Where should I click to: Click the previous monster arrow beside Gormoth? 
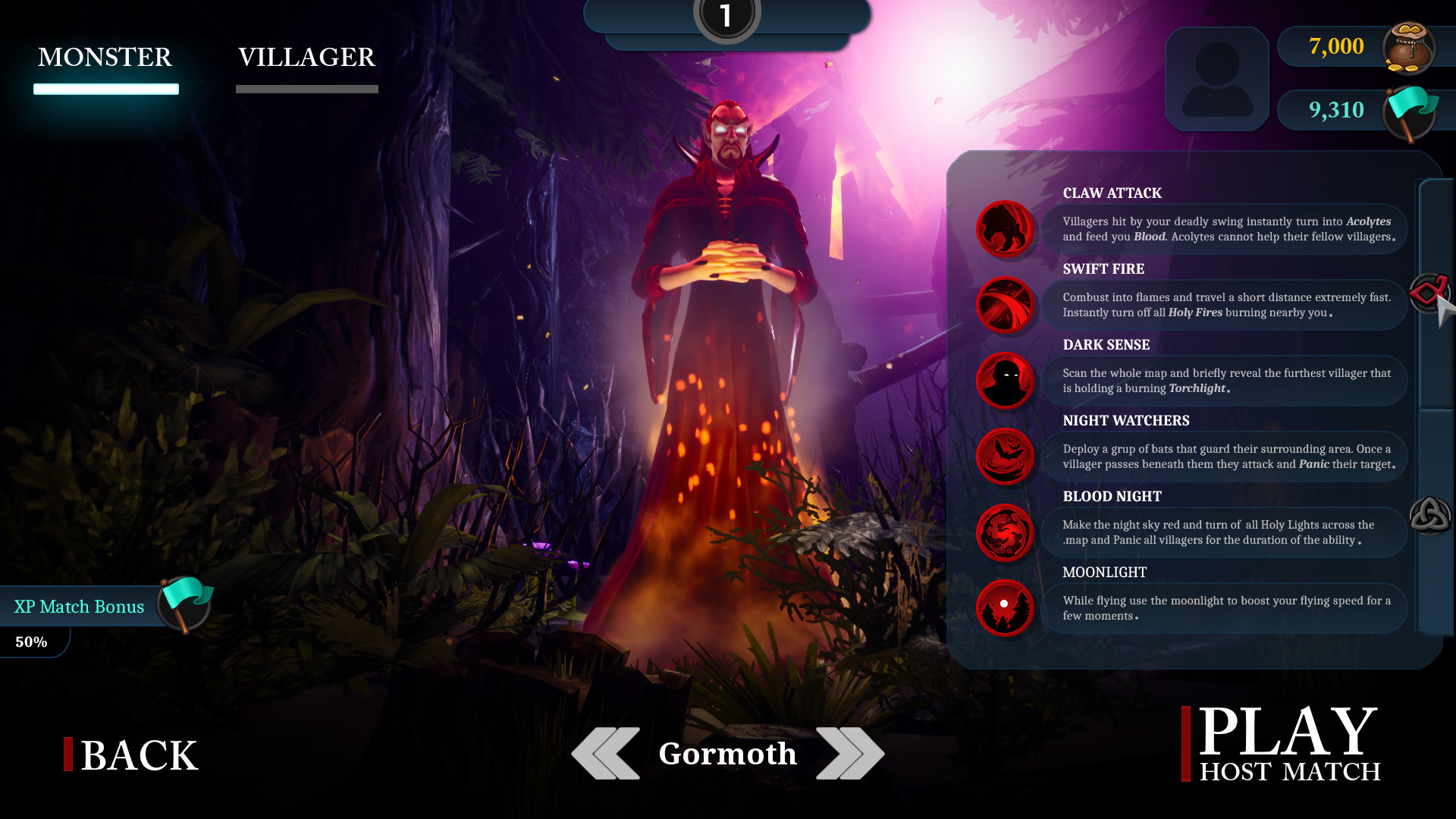point(605,753)
